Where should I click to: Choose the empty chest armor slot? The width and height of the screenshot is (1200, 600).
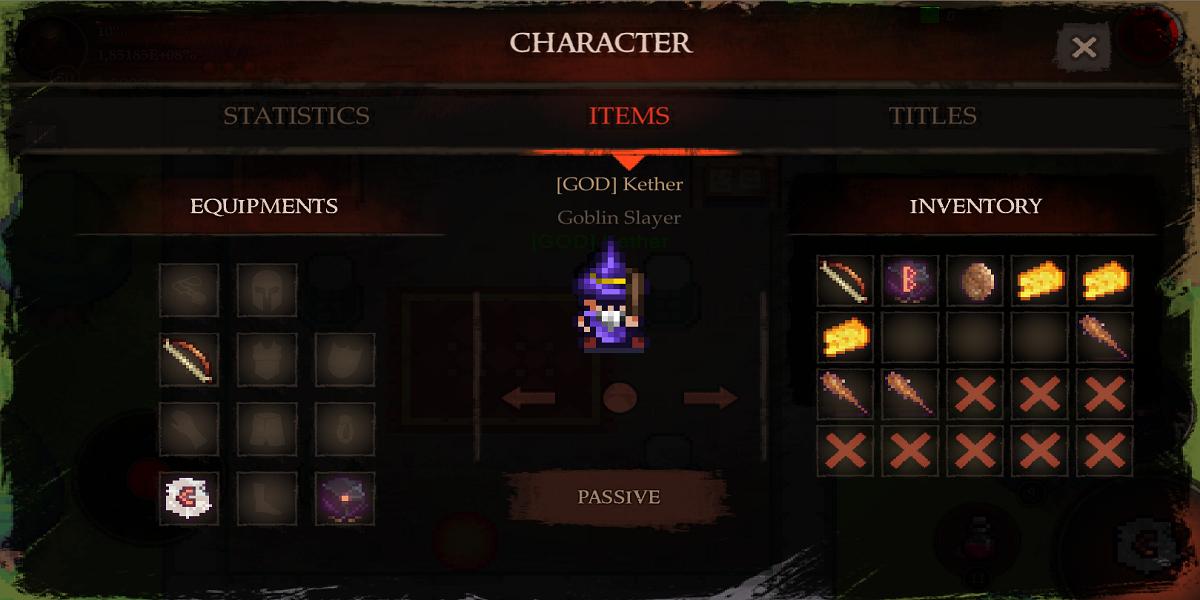pos(267,359)
